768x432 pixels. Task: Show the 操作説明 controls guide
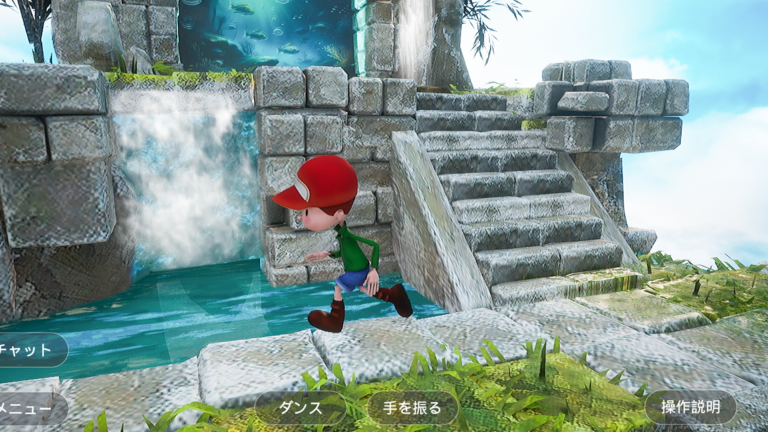pos(690,408)
